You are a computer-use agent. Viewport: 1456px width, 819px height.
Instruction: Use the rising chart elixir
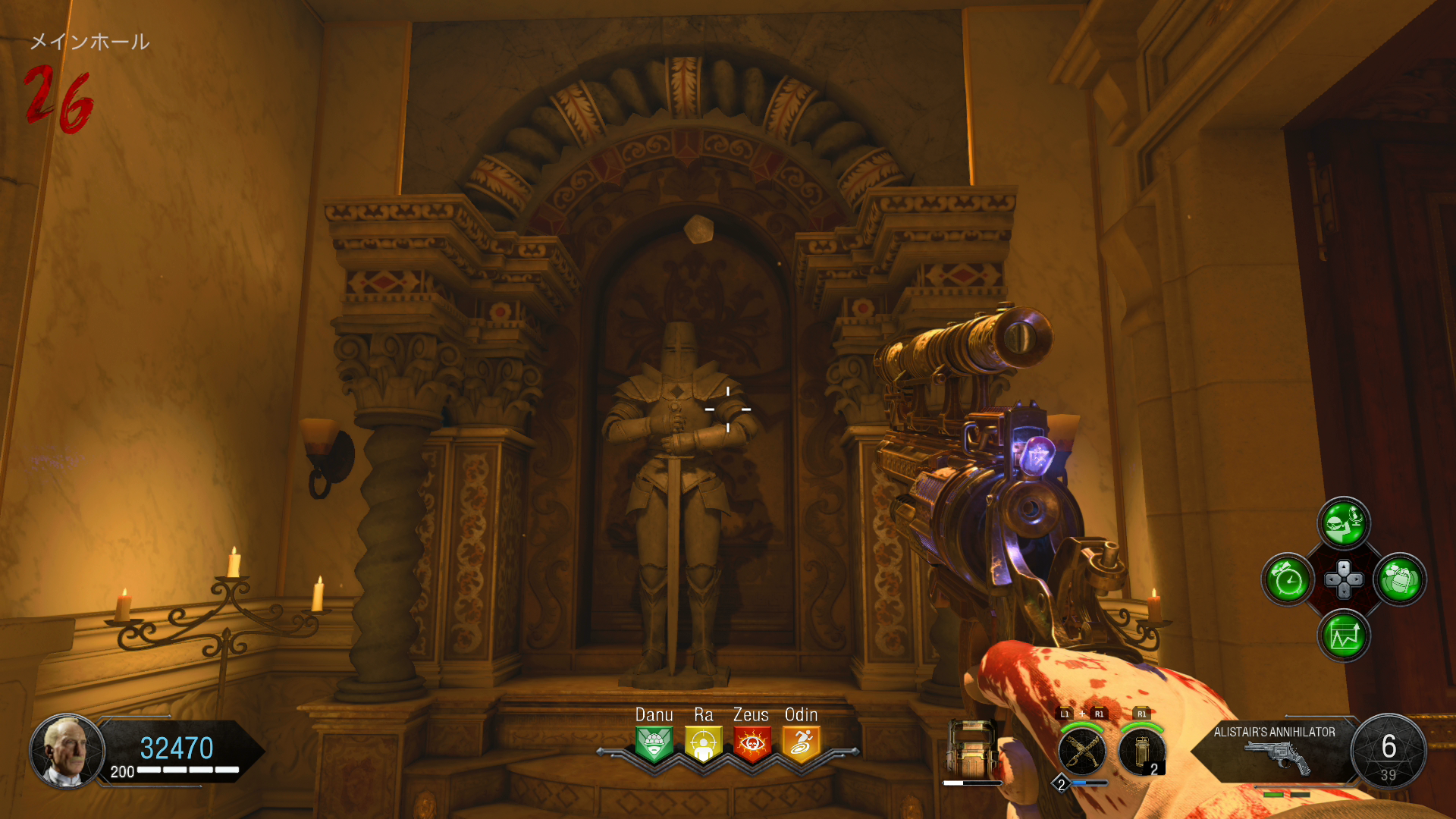point(1344,636)
